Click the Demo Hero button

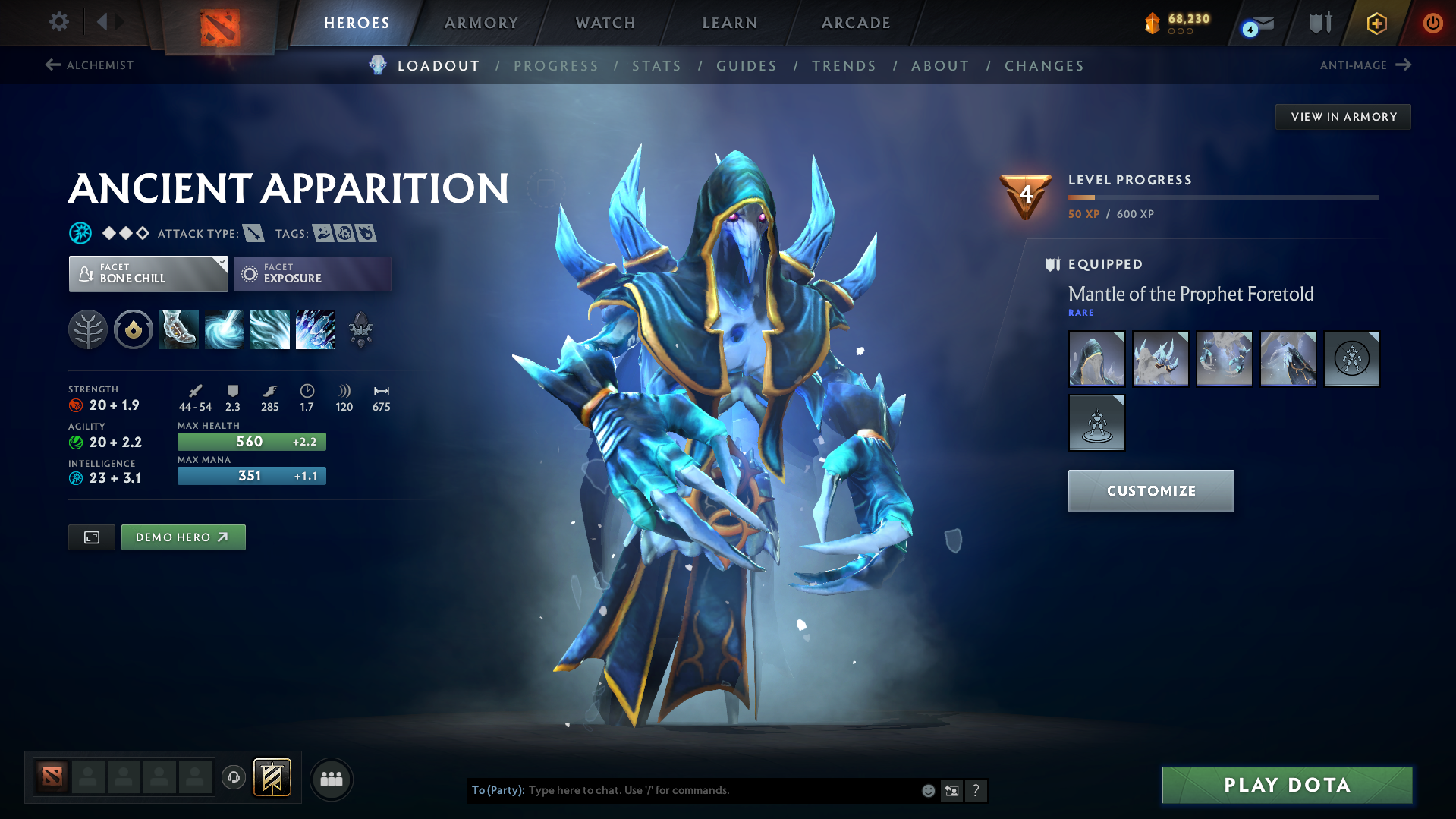coord(183,537)
